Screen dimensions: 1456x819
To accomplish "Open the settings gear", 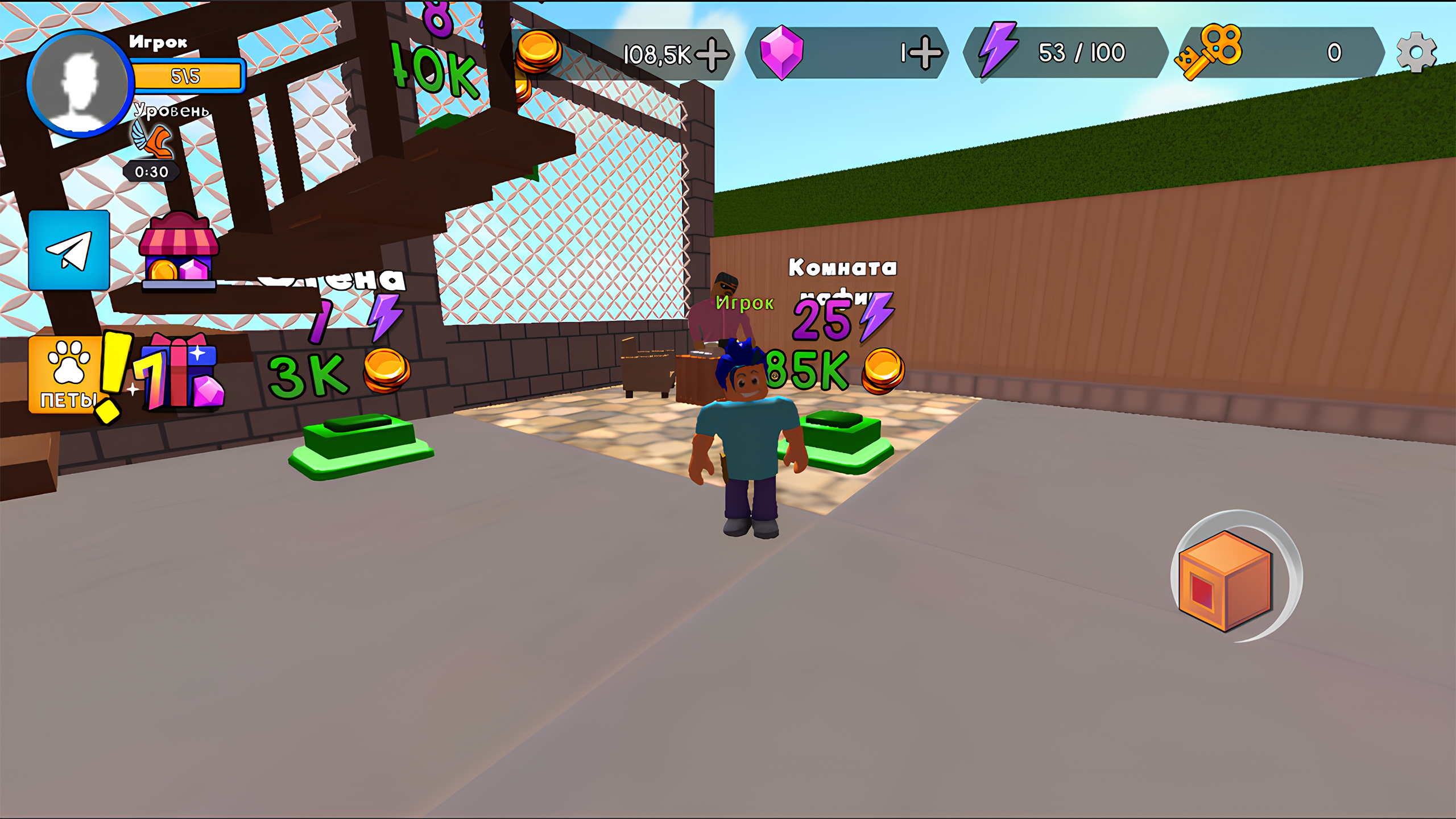I will click(1420, 51).
